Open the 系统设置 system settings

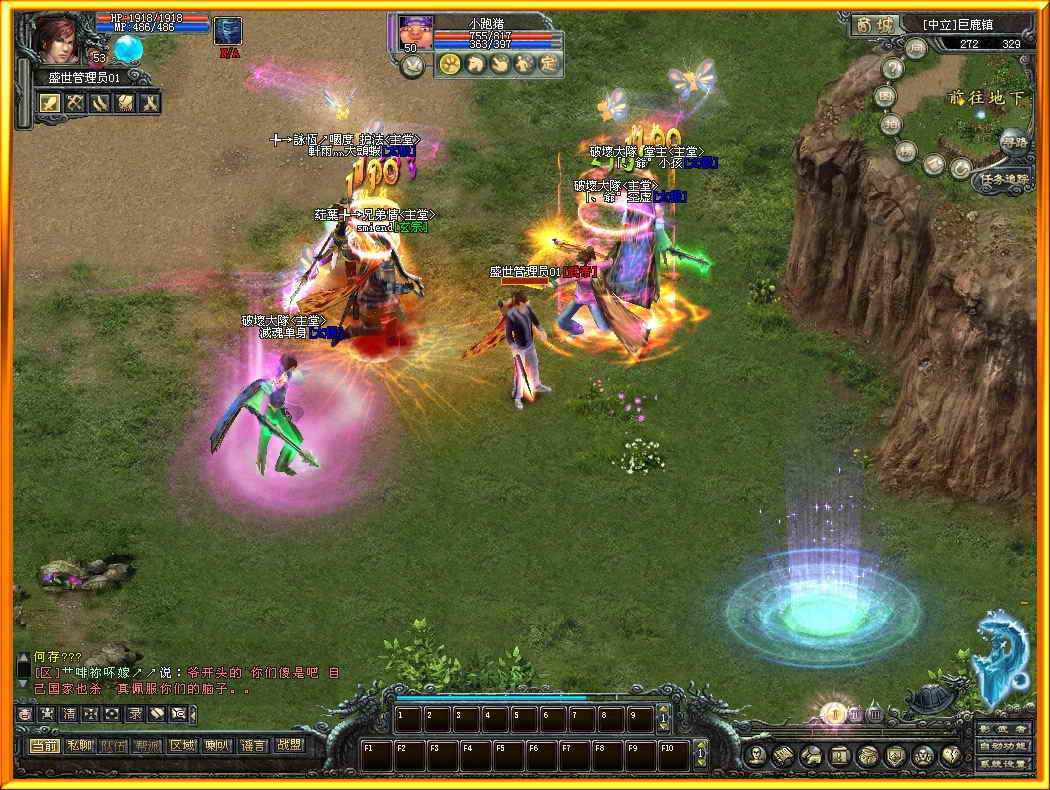tap(1002, 763)
